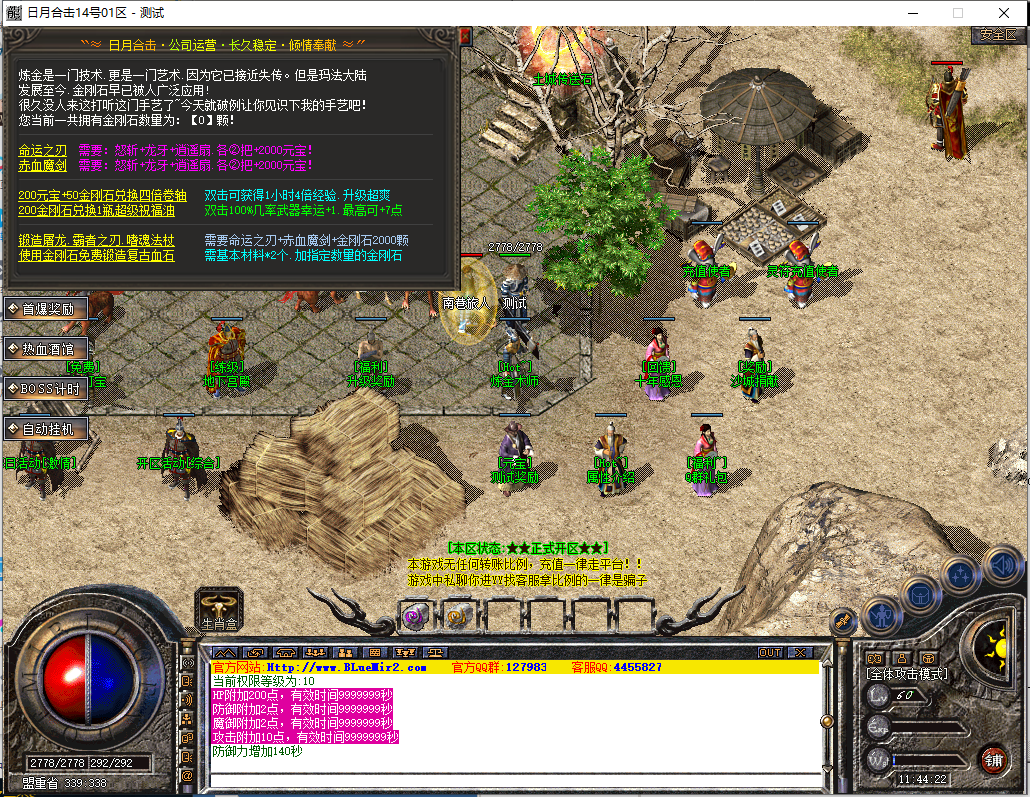Choose the 命运之刃 crafting link
This screenshot has height=797, width=1030.
tap(42, 150)
